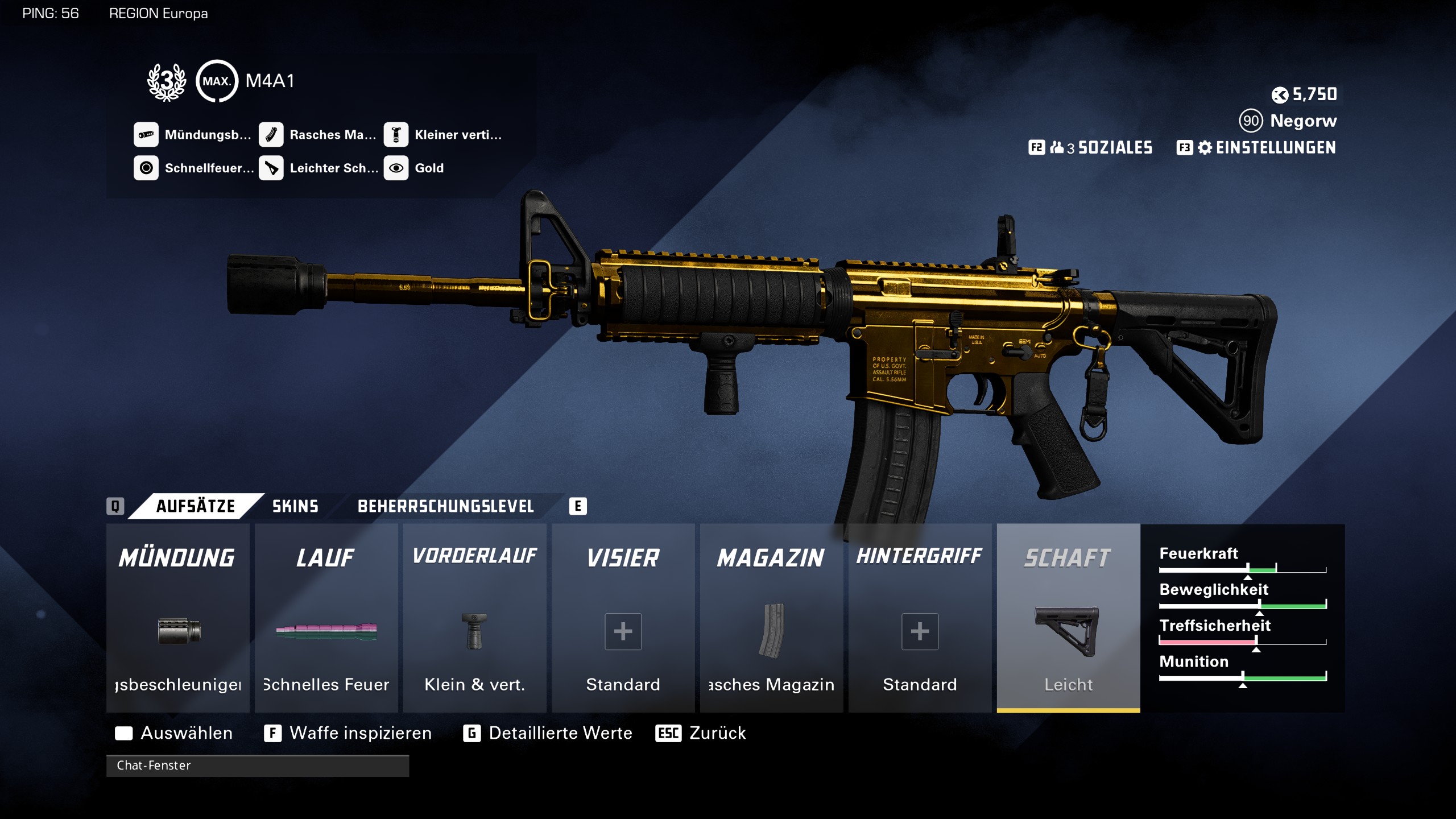Select the Aufsätze tab
The width and height of the screenshot is (1456, 819).
(195, 506)
